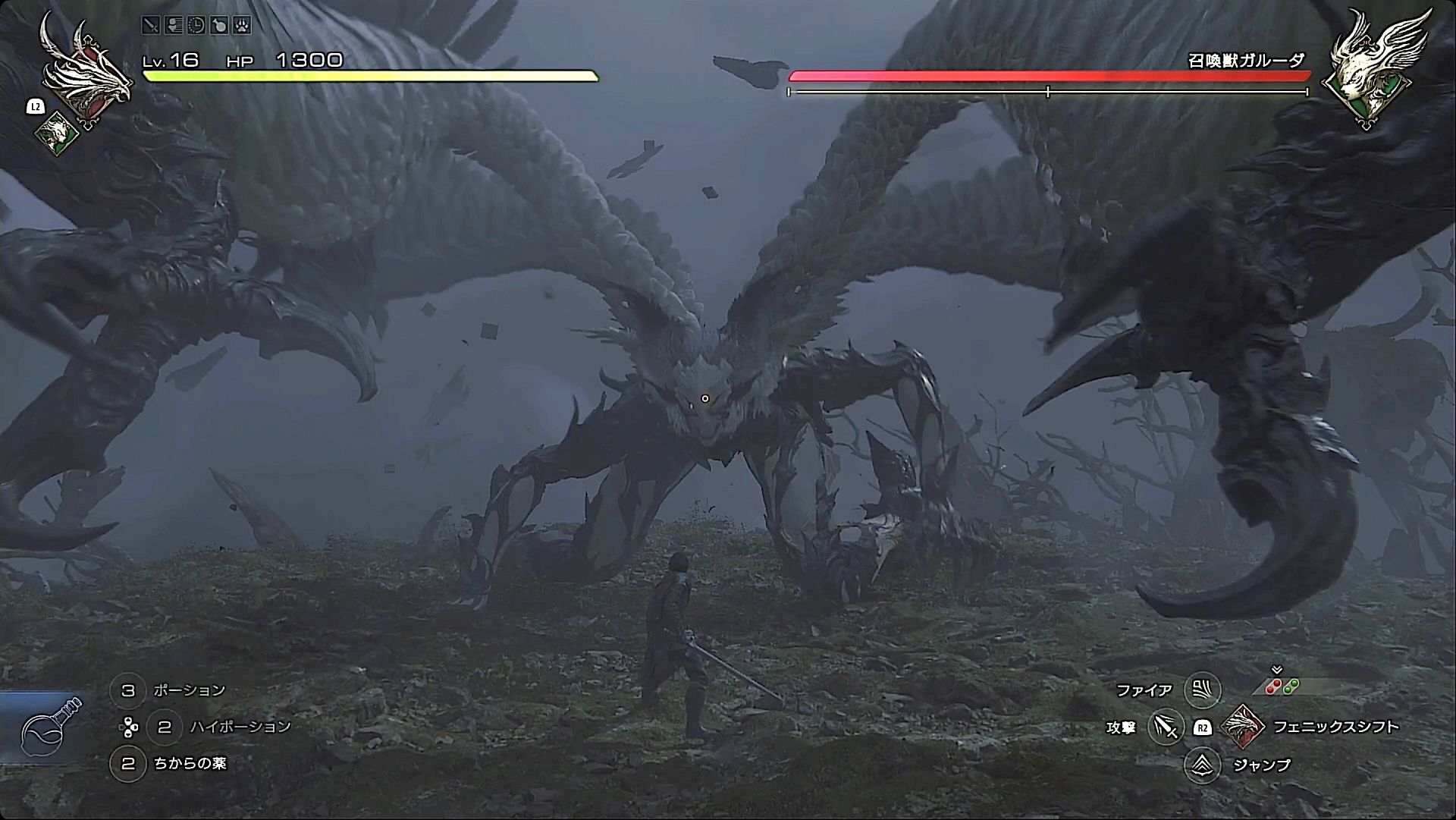Select the ハイポーション shortcut slot

pos(165,727)
